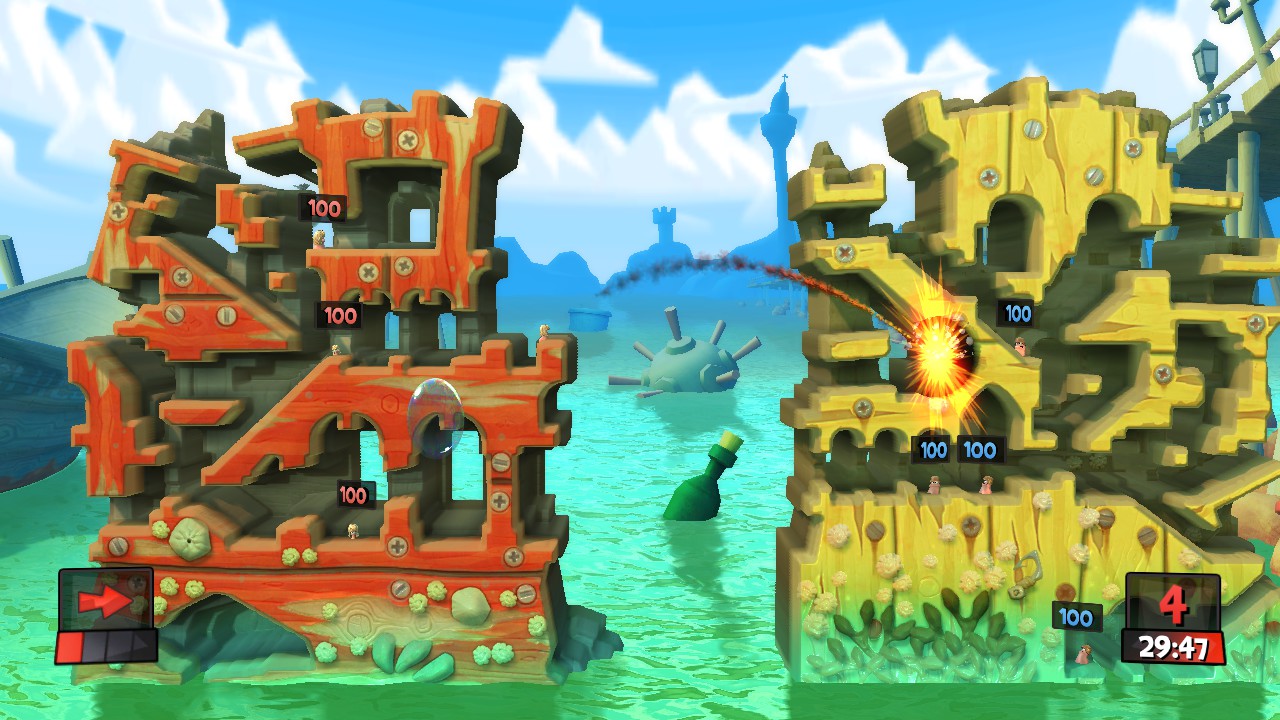Select the hatted worm near the bottom-right timer

(x=1085, y=655)
